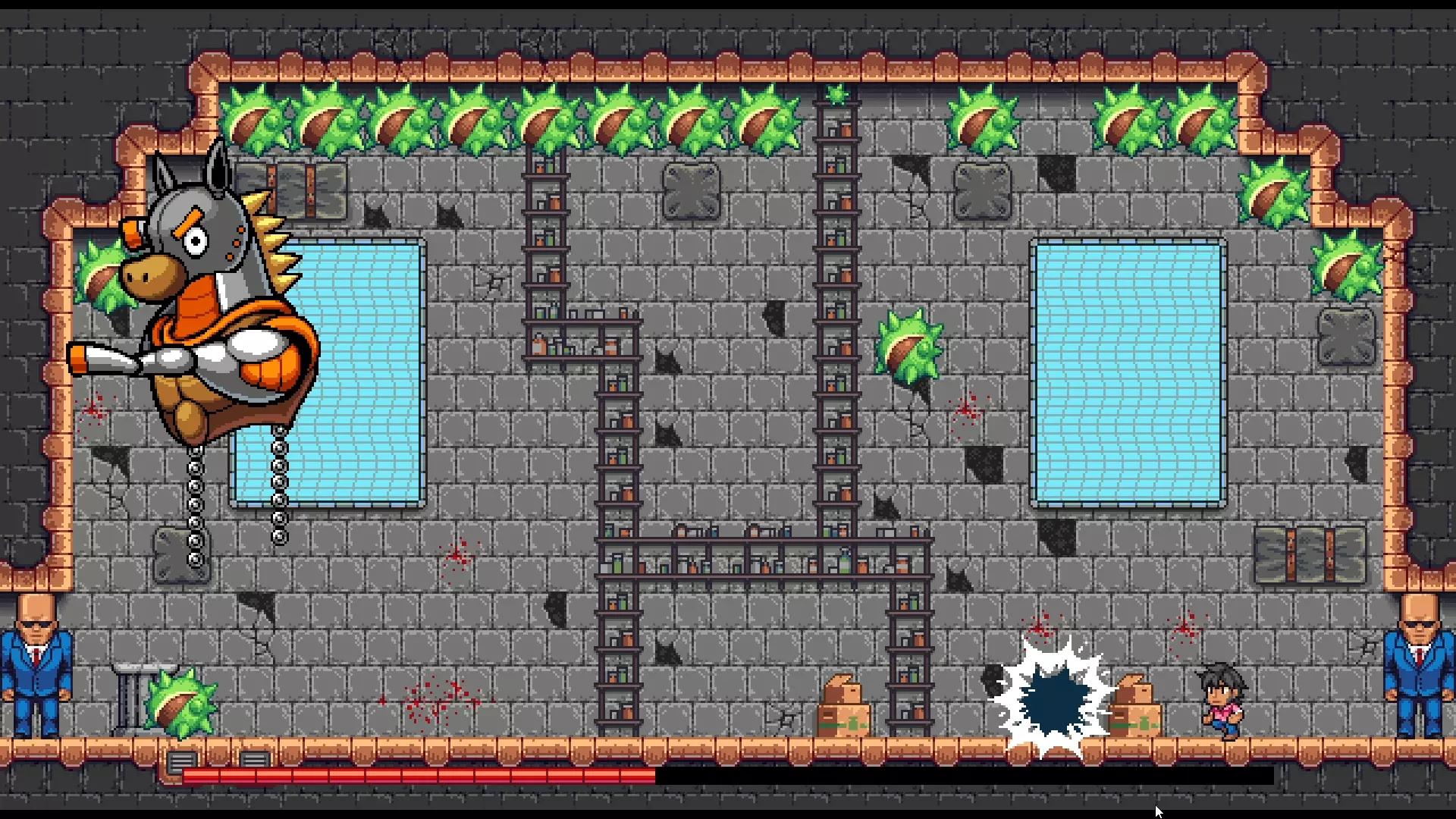Click the mouse cursor location above the health bar
Screen dimensions: 1456x819
[1158, 811]
